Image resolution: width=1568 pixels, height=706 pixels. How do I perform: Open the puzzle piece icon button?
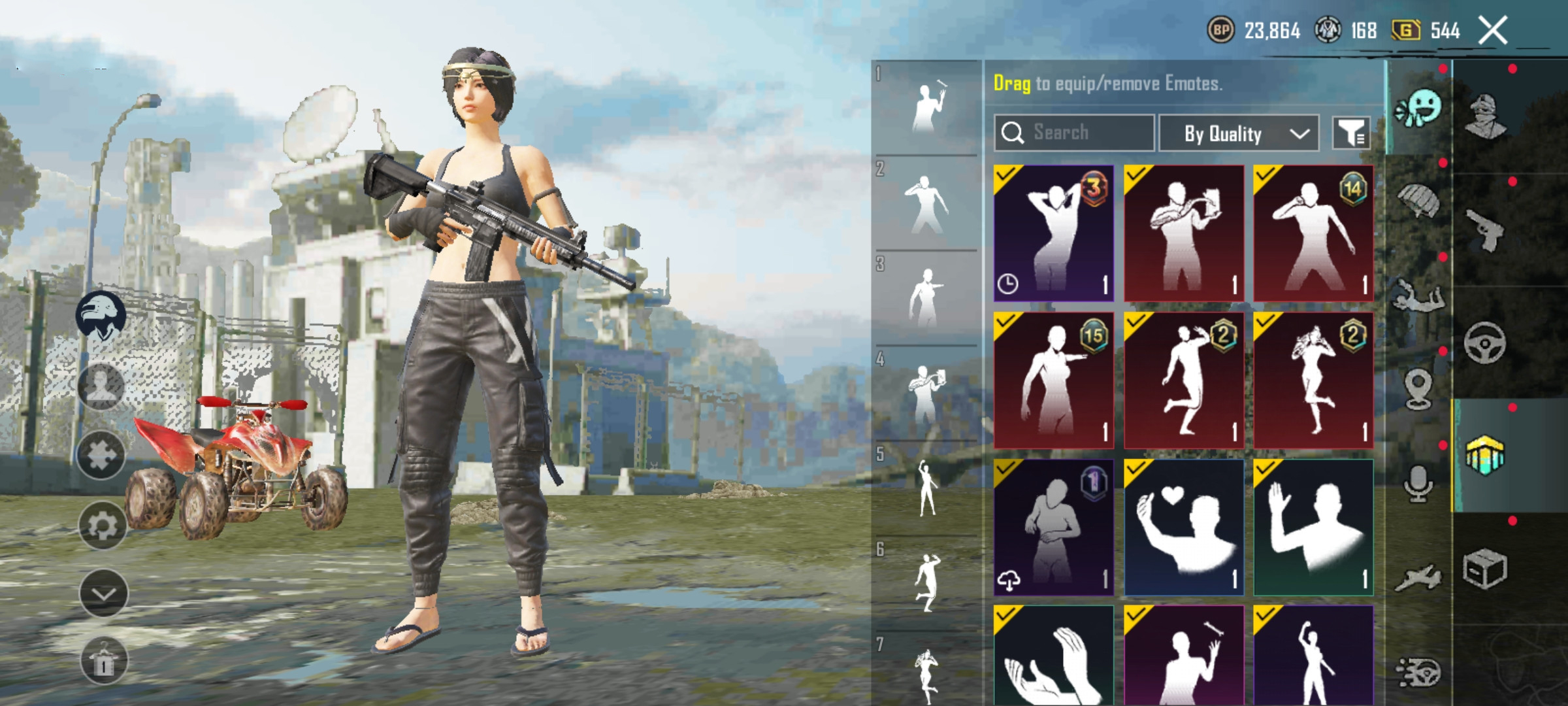coord(102,455)
